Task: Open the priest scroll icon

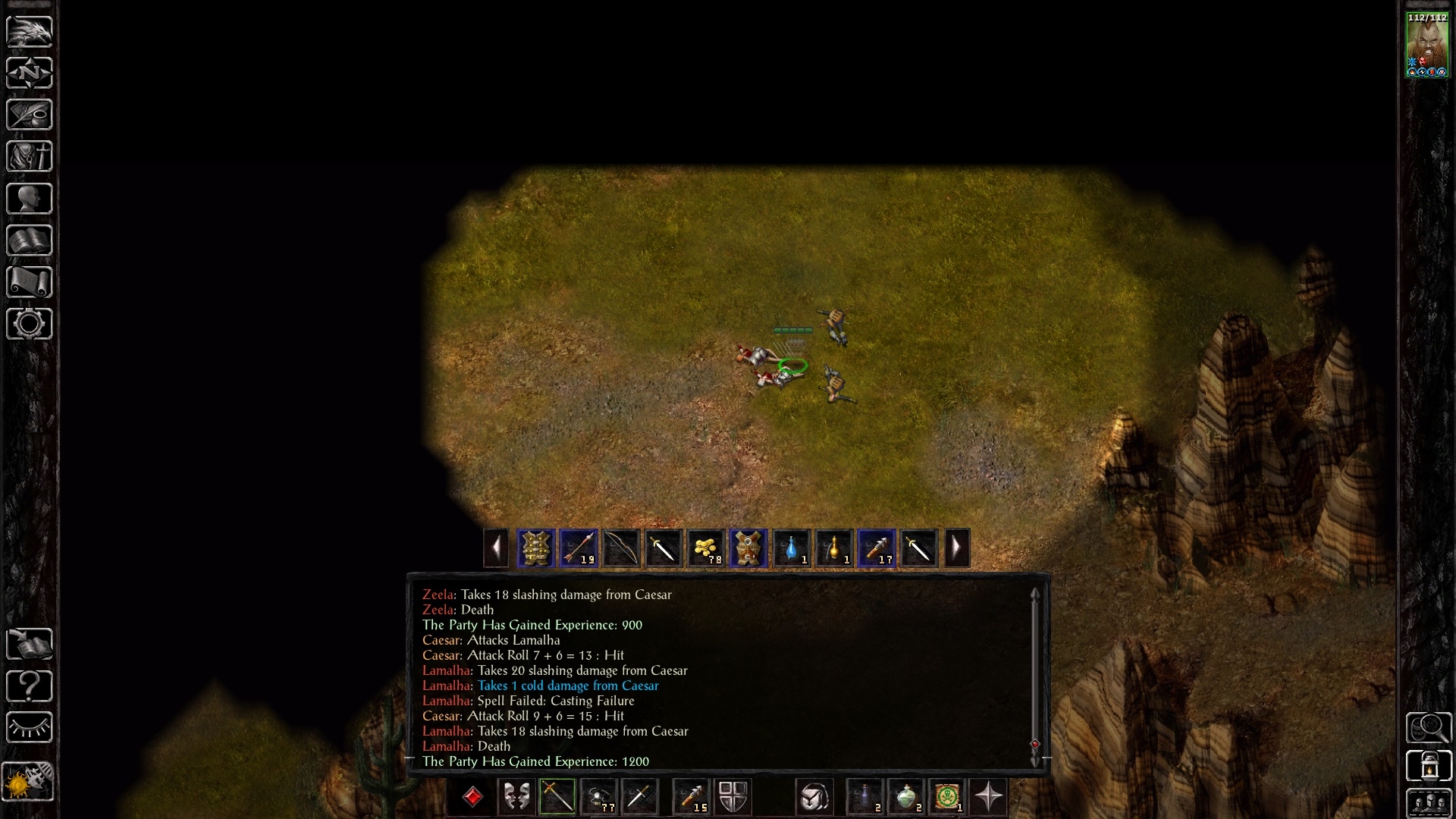Action: click(30, 282)
